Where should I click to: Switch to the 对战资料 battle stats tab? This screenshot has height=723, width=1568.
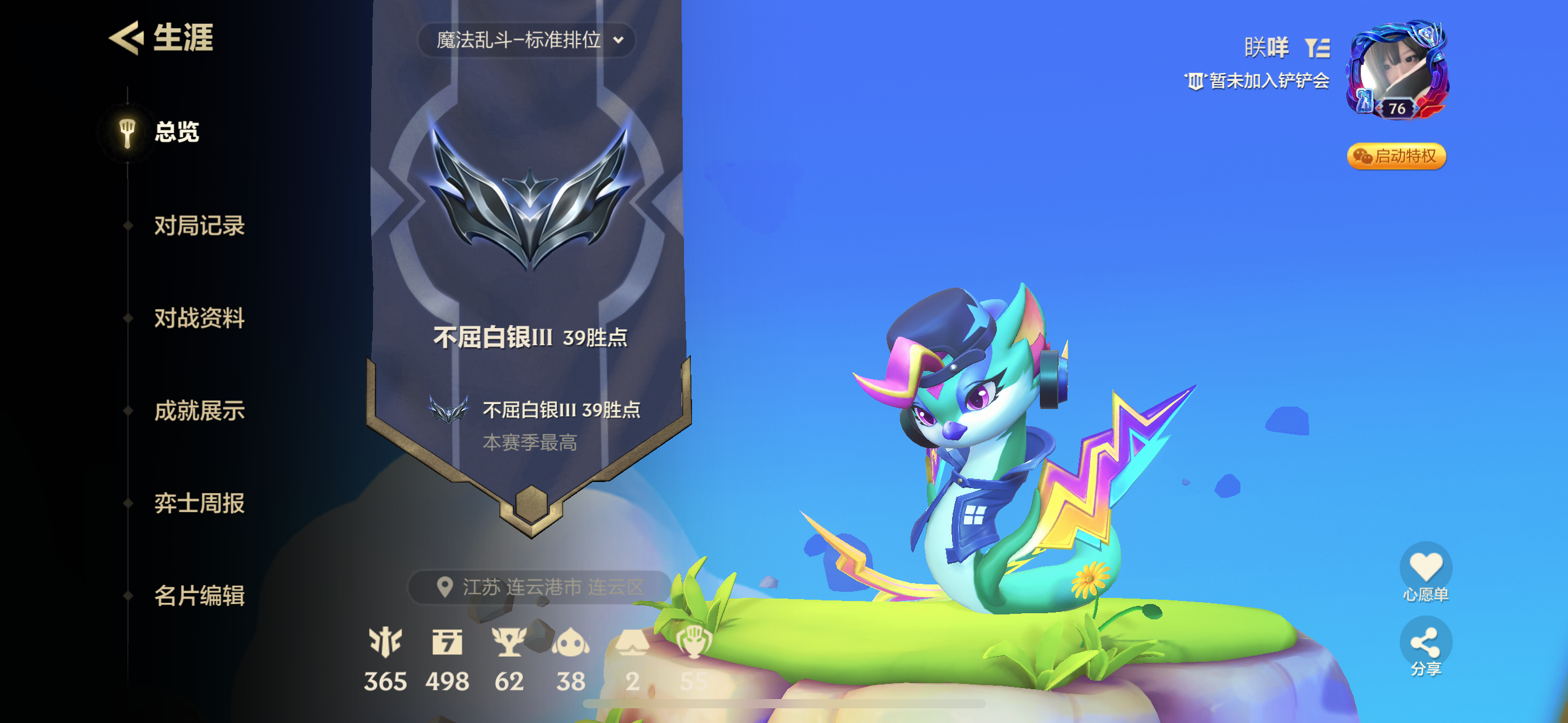tap(199, 318)
